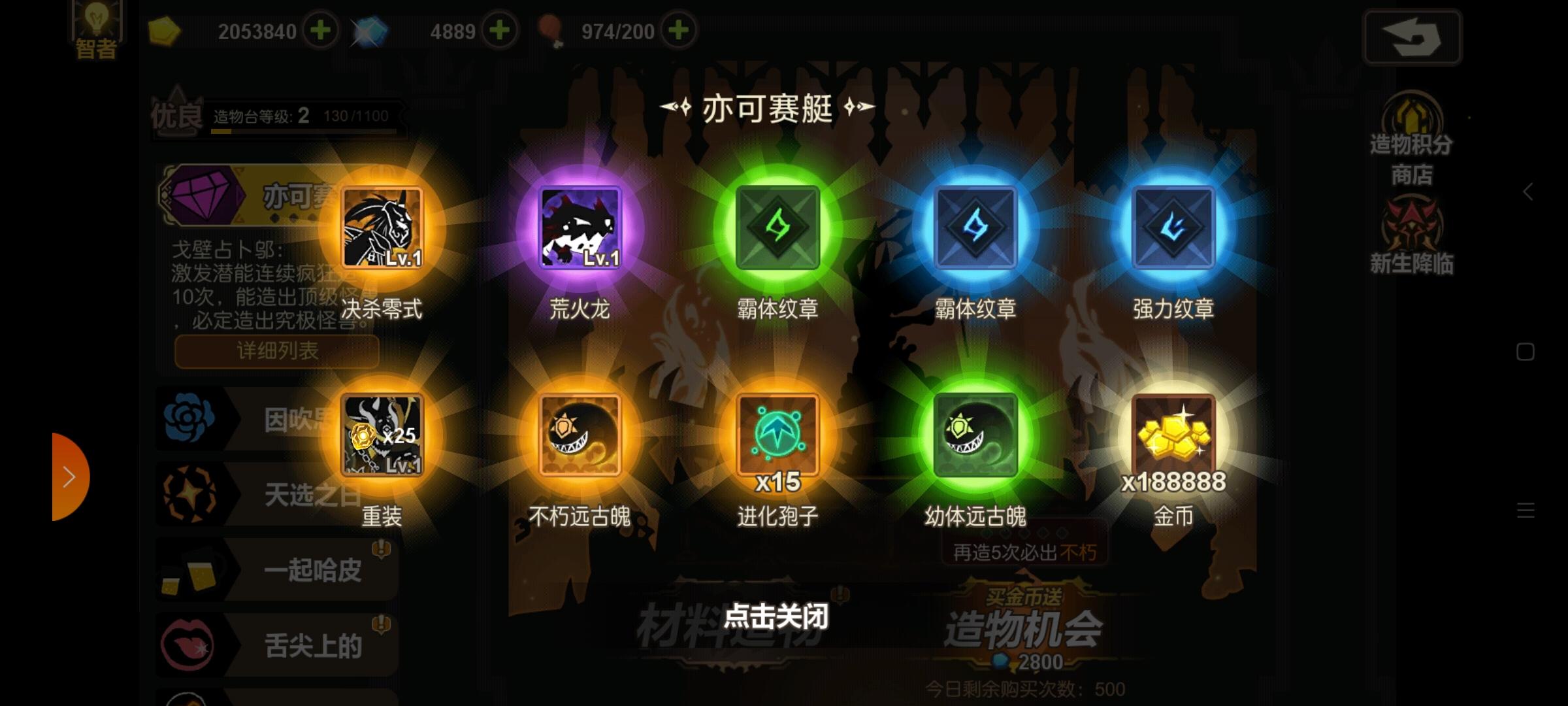Open the 详细列表 detail list button
The width and height of the screenshot is (1568, 706).
click(x=276, y=352)
